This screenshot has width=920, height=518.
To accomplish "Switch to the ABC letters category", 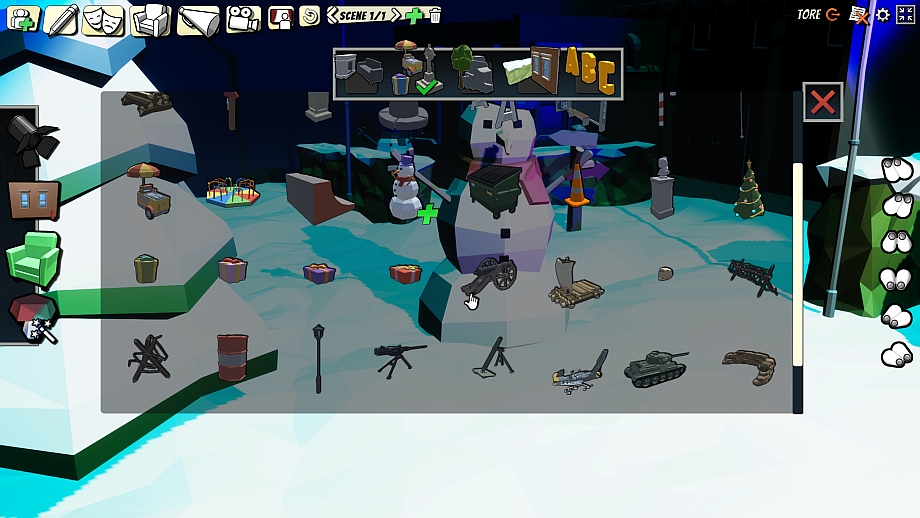I will click(589, 71).
